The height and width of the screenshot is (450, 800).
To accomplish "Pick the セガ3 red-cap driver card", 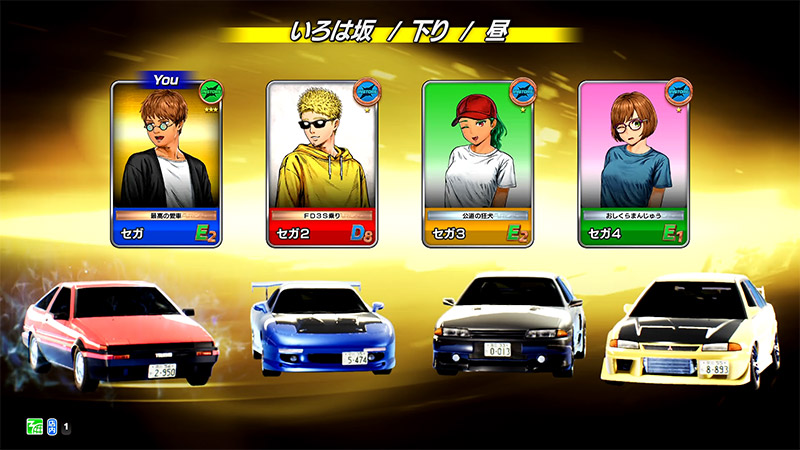I will [x=478, y=165].
